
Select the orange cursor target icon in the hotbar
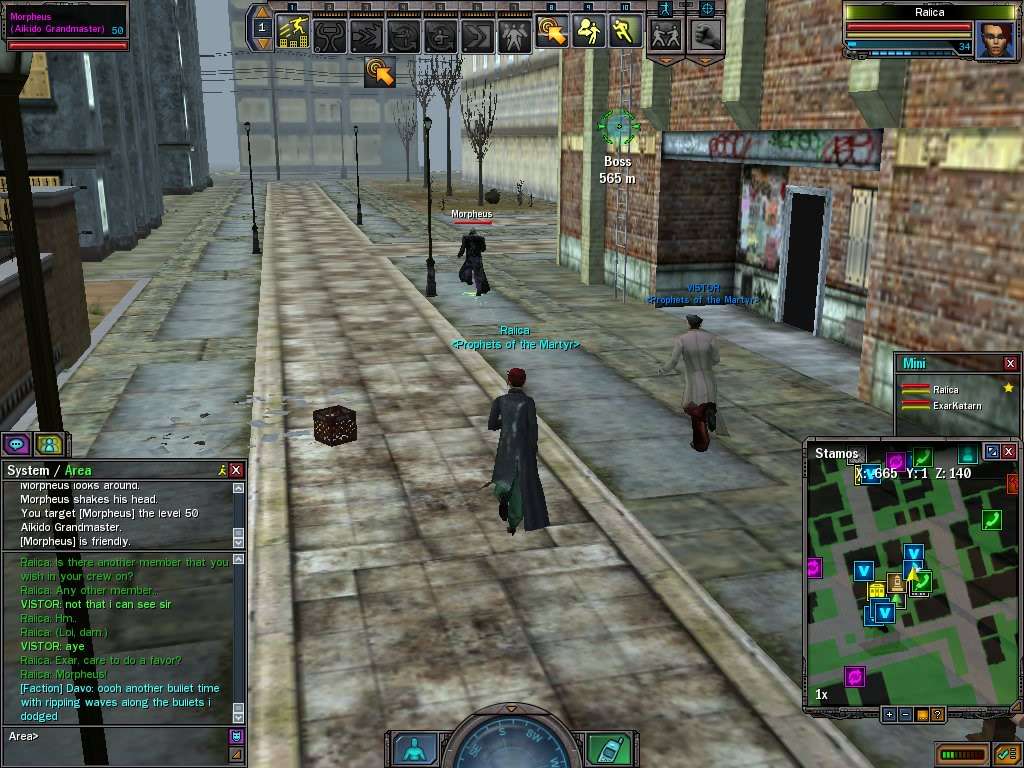(x=551, y=32)
